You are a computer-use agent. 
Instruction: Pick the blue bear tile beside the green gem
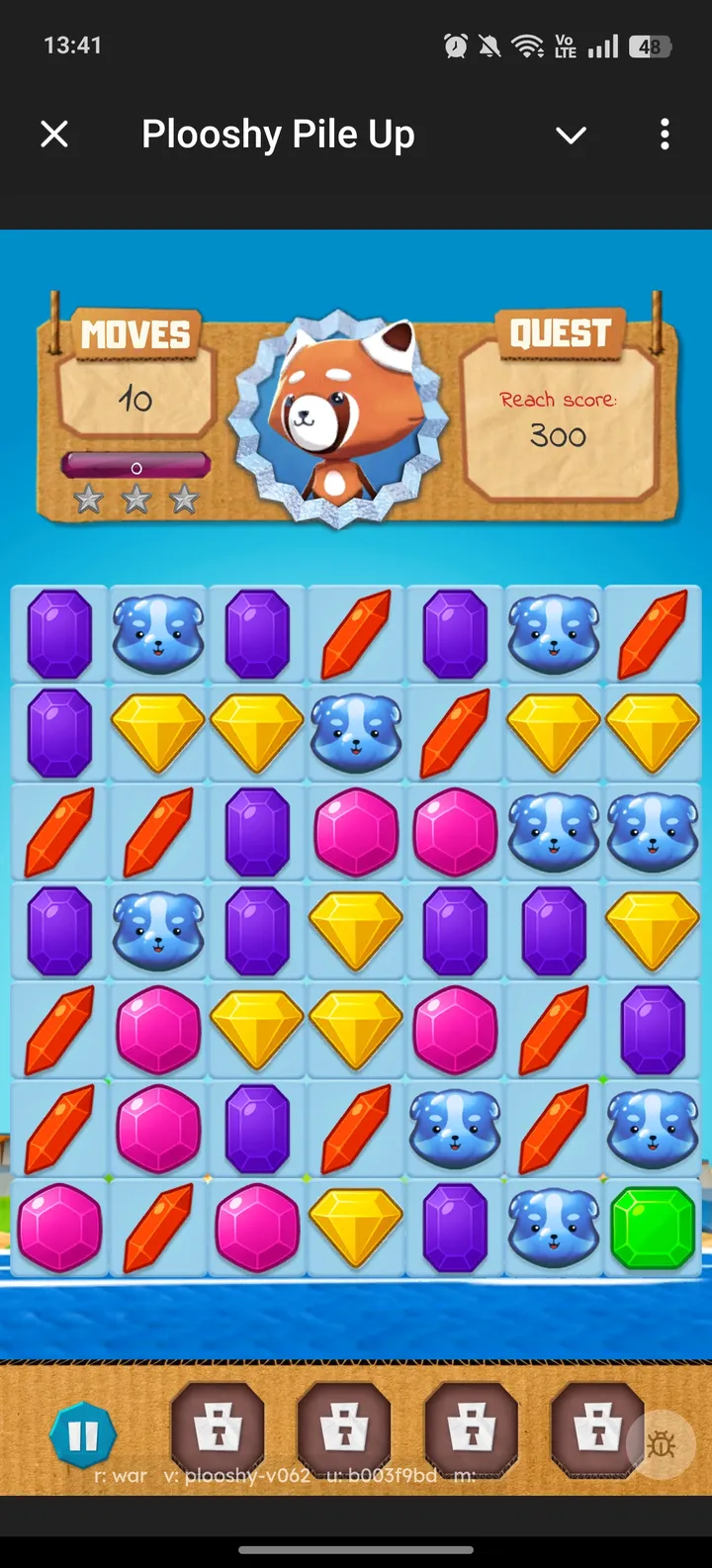(554, 1228)
